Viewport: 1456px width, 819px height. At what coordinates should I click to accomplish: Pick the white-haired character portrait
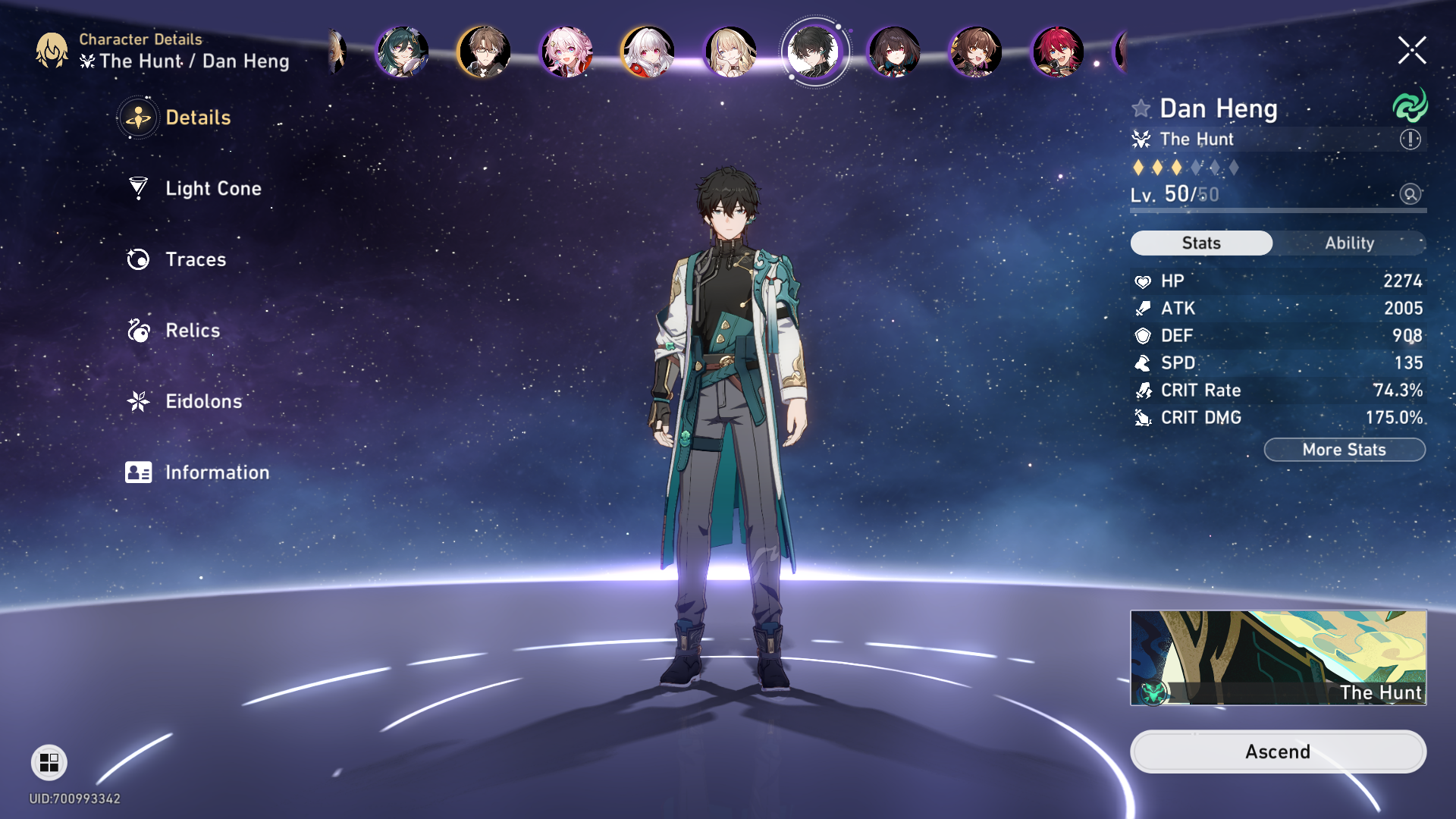[648, 52]
